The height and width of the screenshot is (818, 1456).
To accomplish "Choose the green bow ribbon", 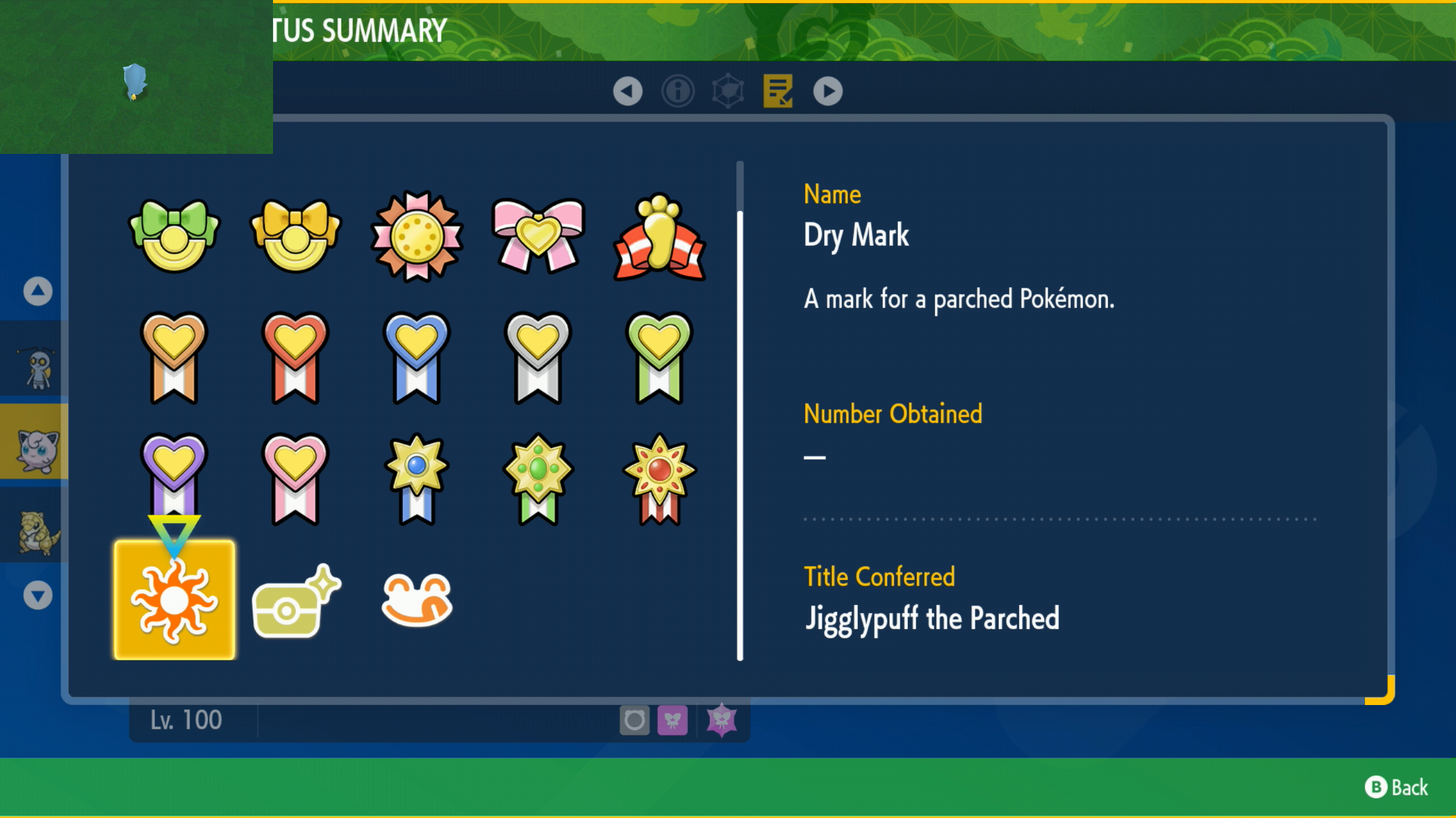I will (x=174, y=236).
